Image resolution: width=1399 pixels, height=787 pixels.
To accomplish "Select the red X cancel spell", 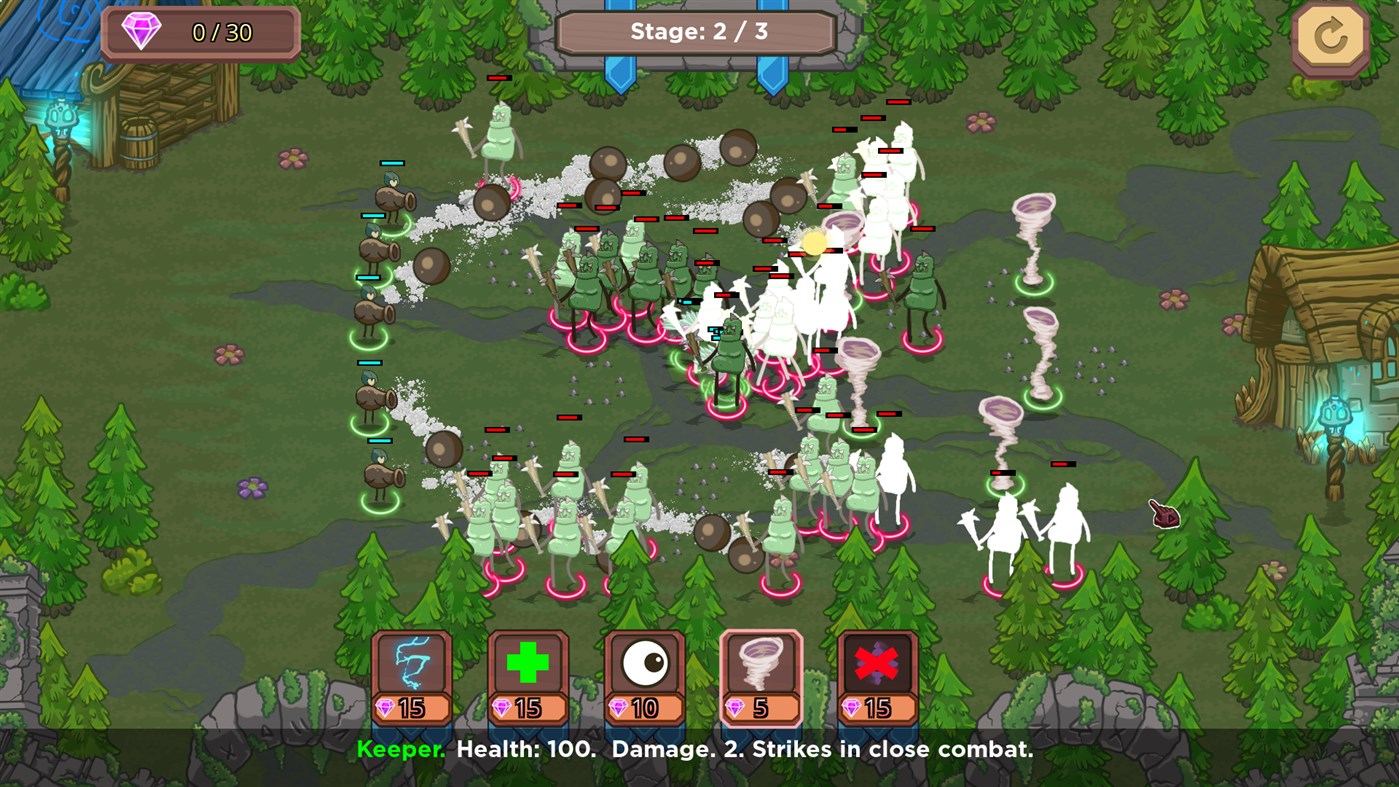I will pos(876,662).
